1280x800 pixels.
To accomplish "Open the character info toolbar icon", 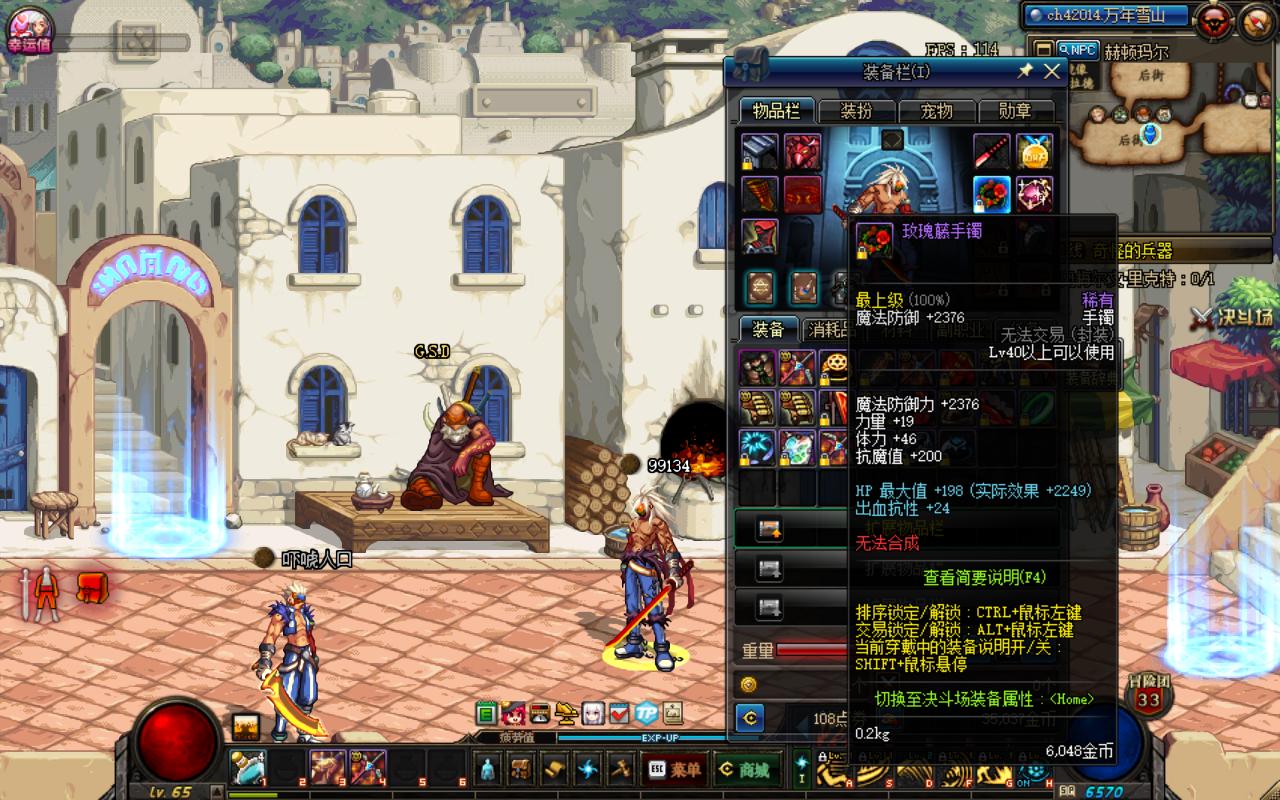I will pyautogui.click(x=487, y=769).
